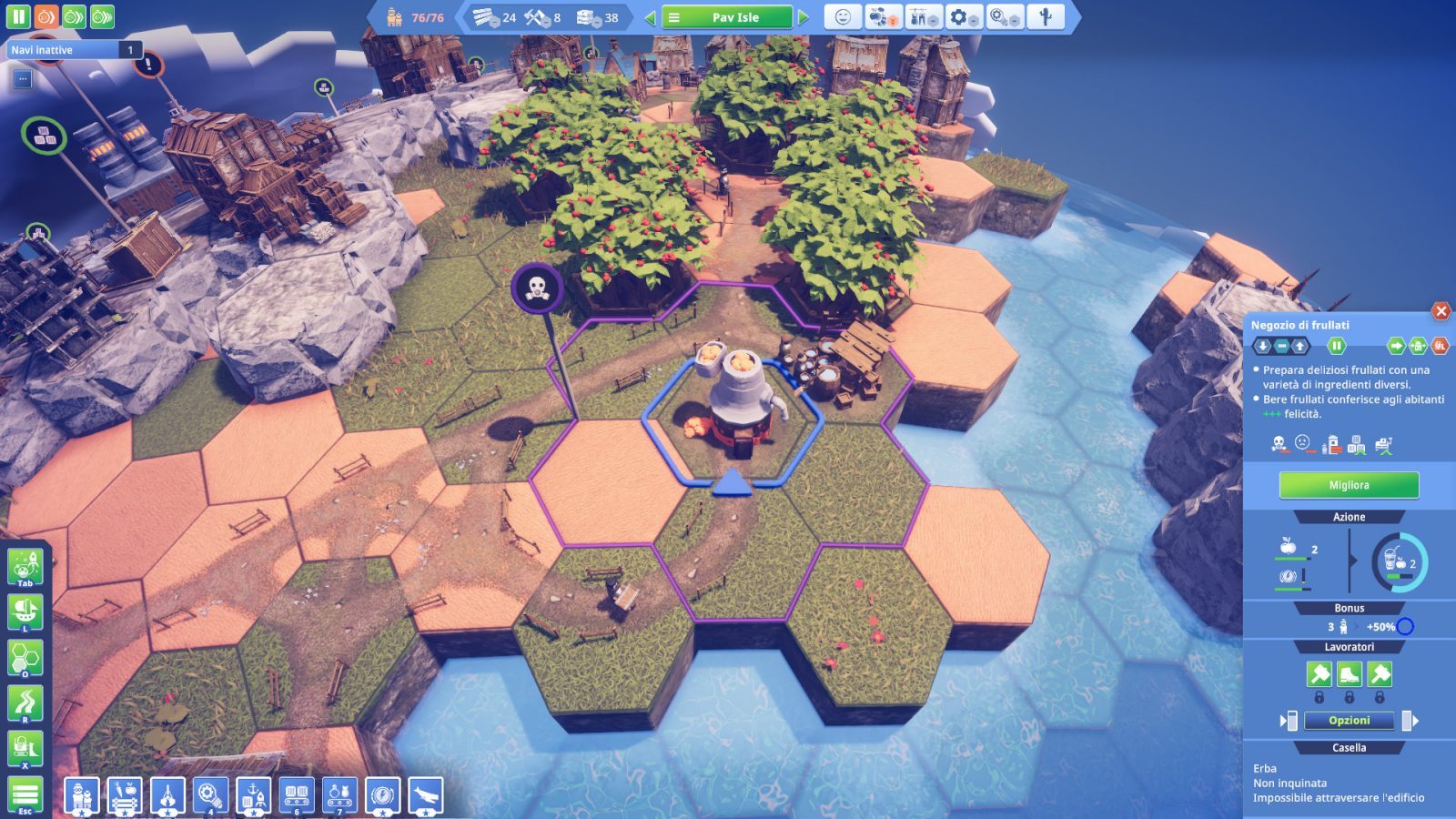Viewport: 1456px width, 819px height.
Task: Open the main menu hamburger button
Action: pos(25,794)
